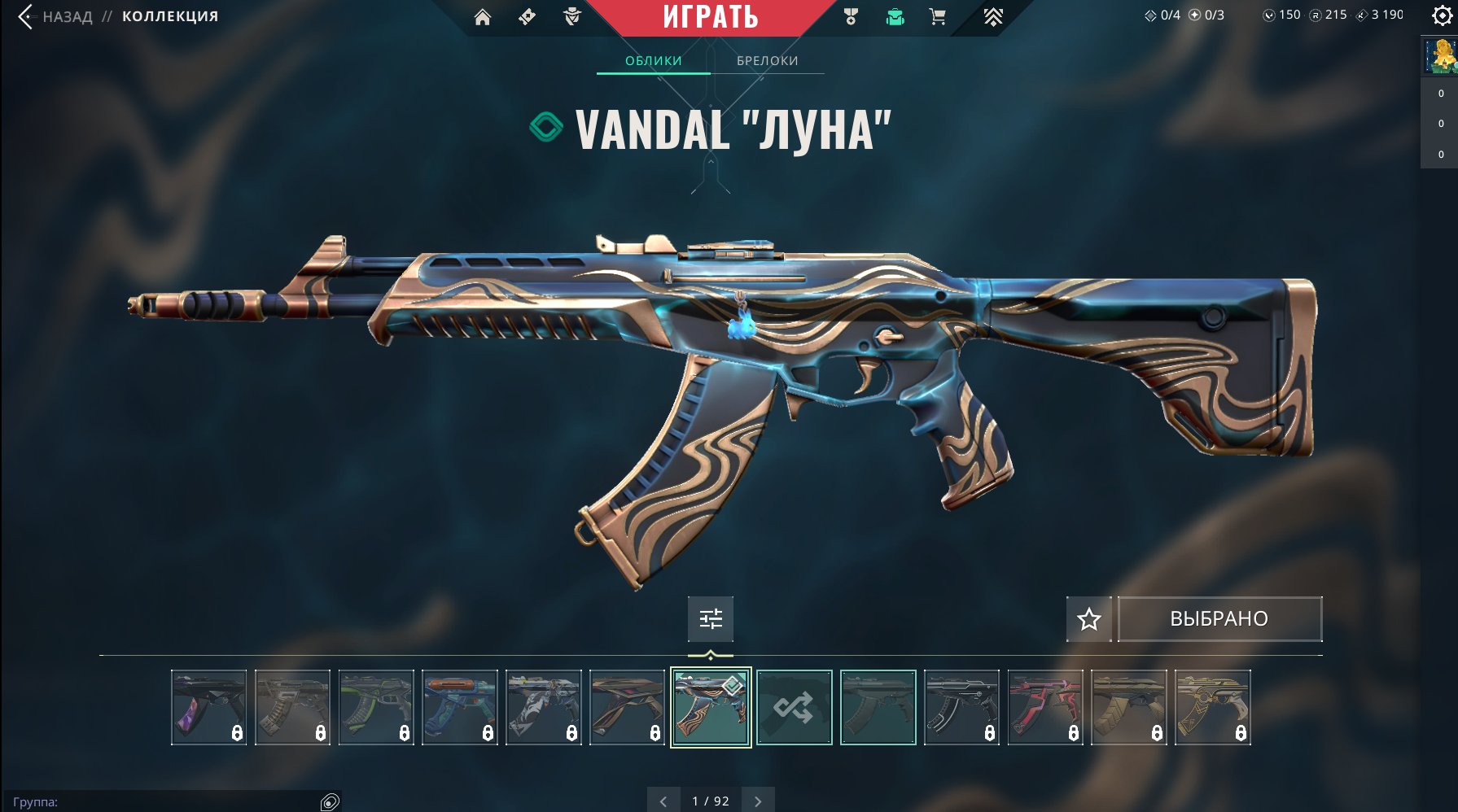Switch to the БРЕЛОКИ tab
Viewport: 1458px width, 812px height.
click(766, 60)
